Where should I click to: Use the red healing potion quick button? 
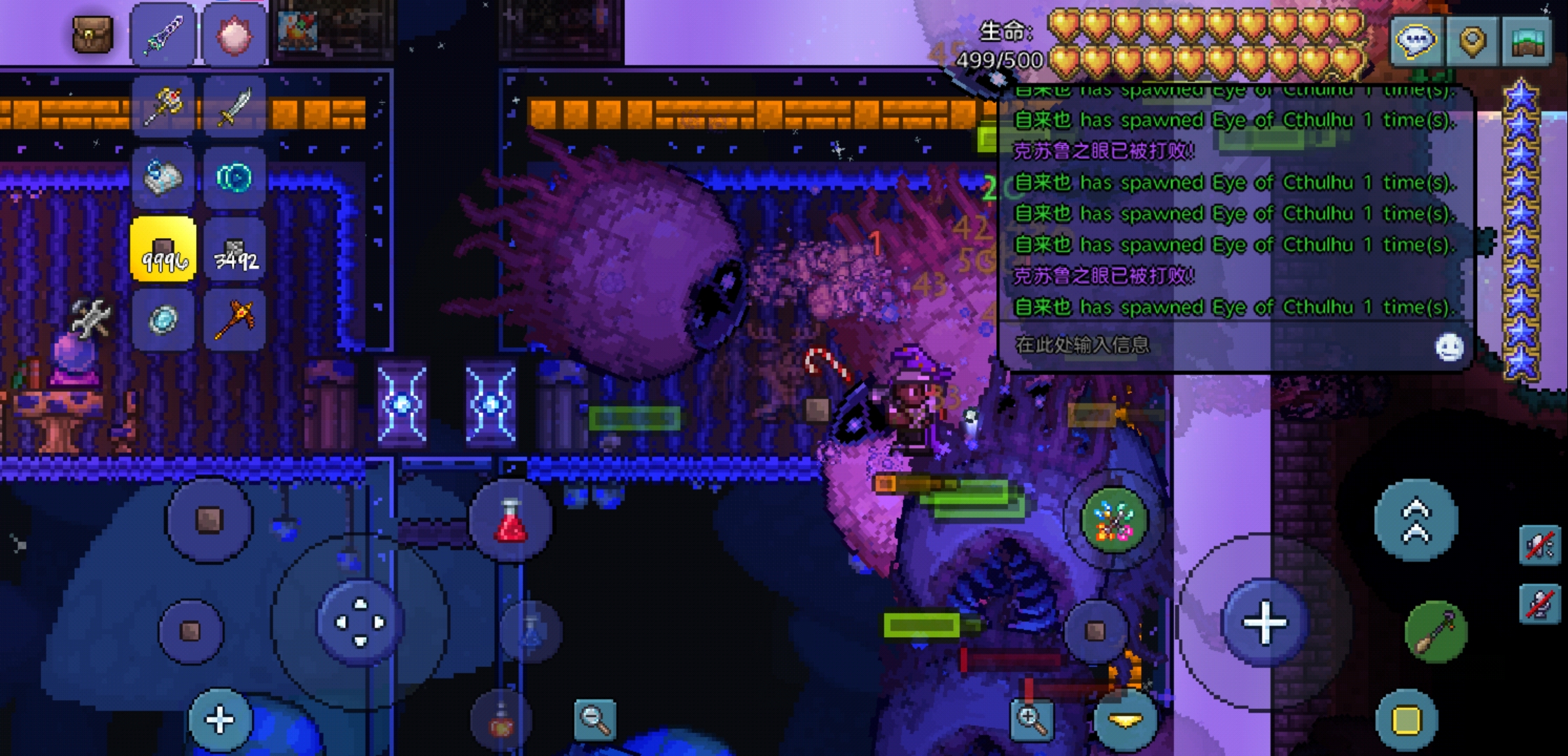511,521
